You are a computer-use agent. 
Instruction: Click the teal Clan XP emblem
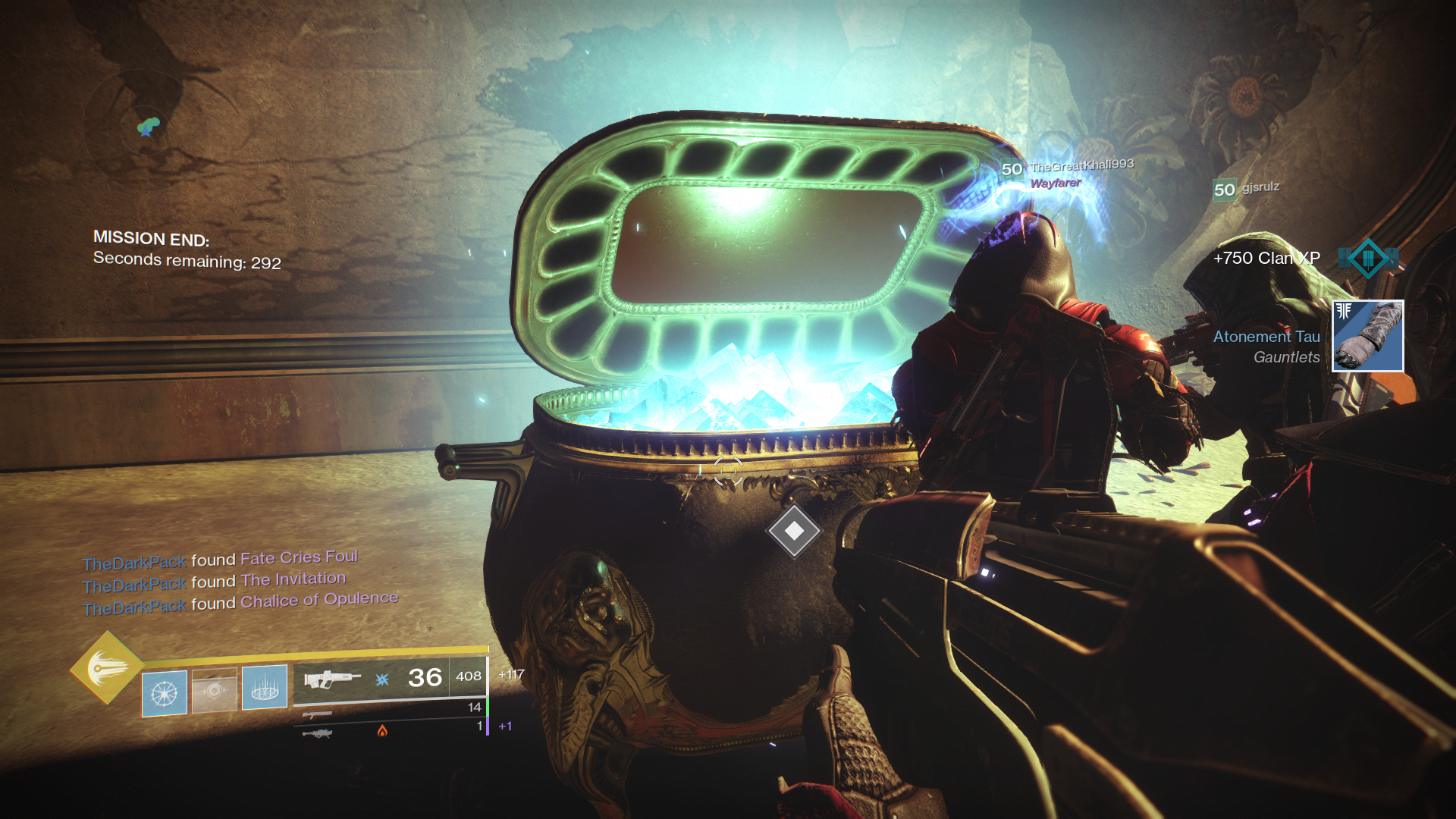1368,259
